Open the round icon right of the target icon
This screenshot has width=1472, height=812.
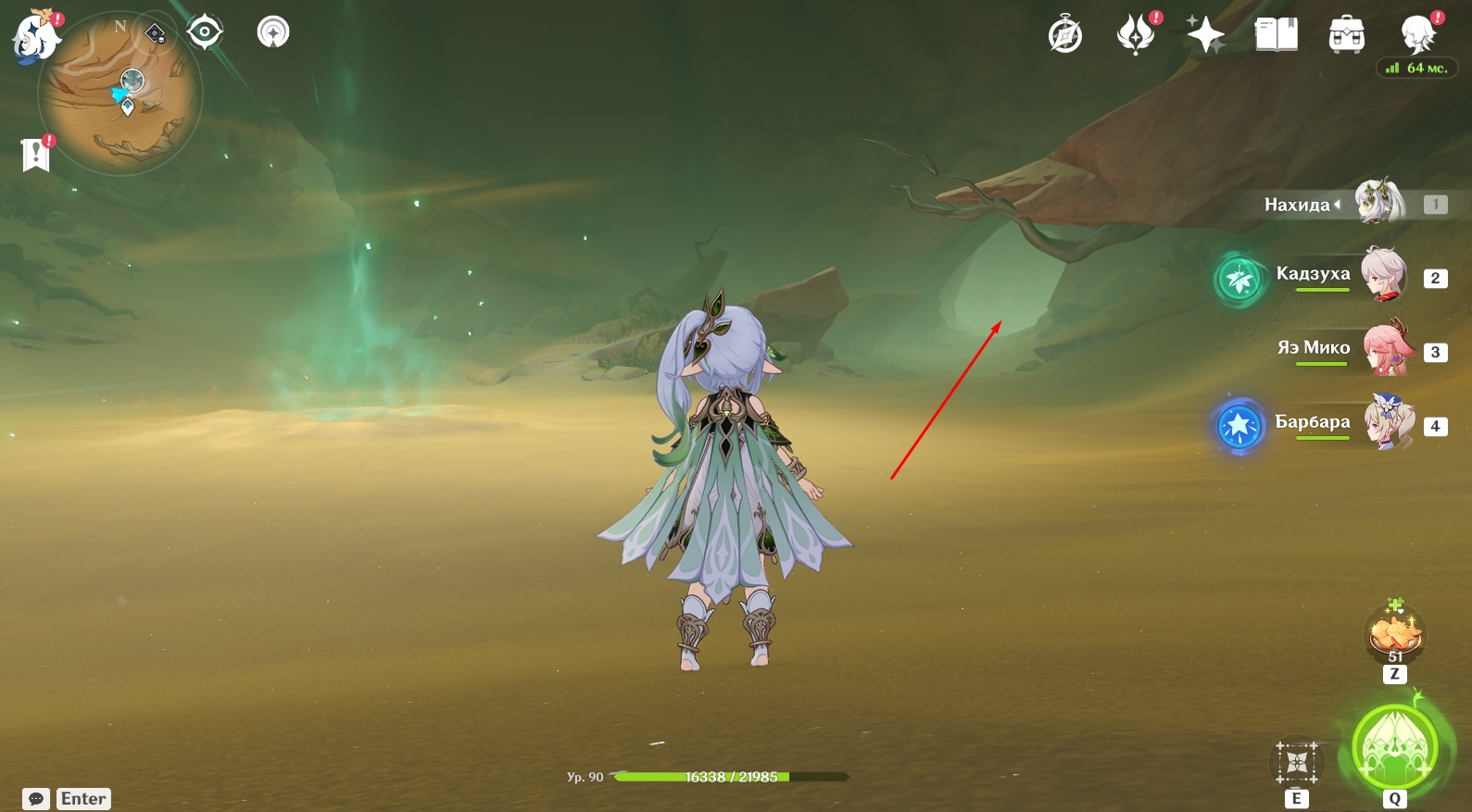pos(273,32)
